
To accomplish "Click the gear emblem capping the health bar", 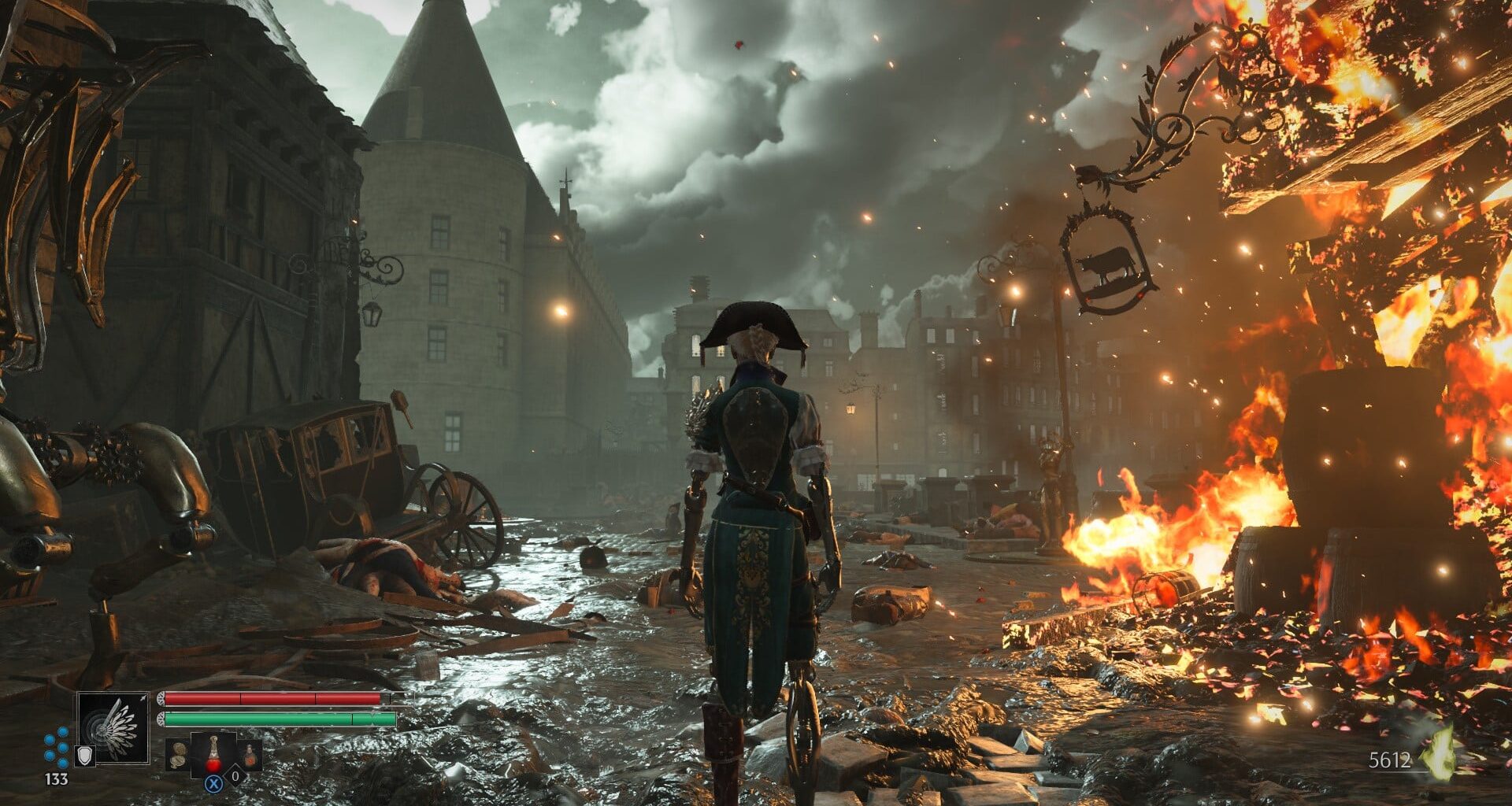I will (x=161, y=698).
